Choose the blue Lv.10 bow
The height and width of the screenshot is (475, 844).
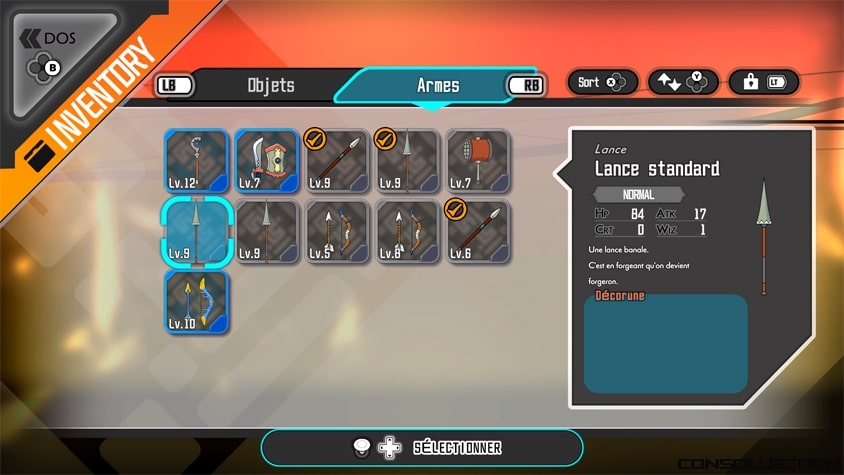click(x=197, y=302)
